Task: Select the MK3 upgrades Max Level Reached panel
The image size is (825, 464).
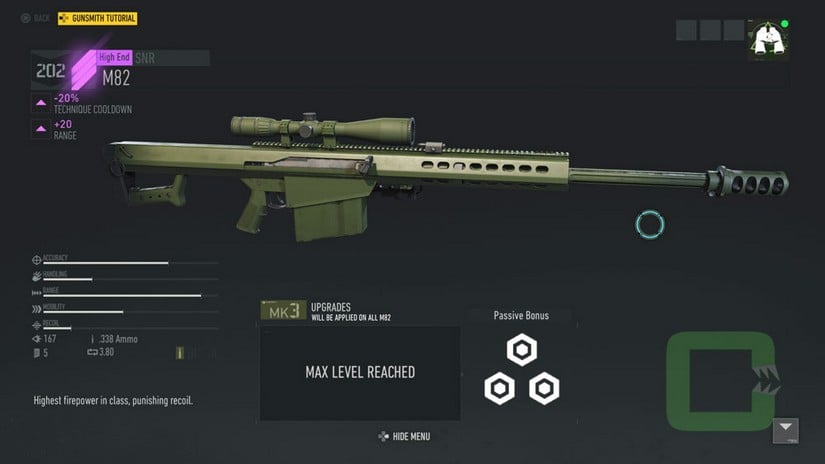Action: click(360, 373)
